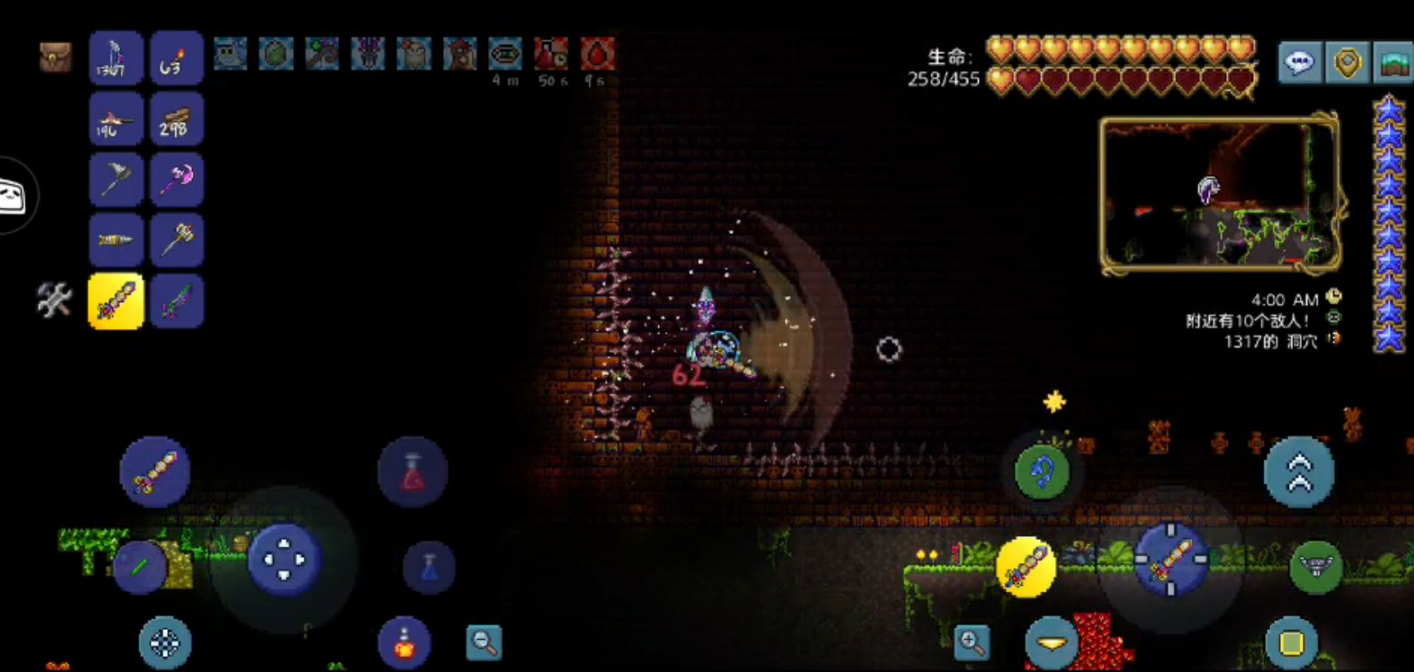Viewport: 1414px width, 672px height.
Task: Use the red healing potion button
Action: (412, 472)
